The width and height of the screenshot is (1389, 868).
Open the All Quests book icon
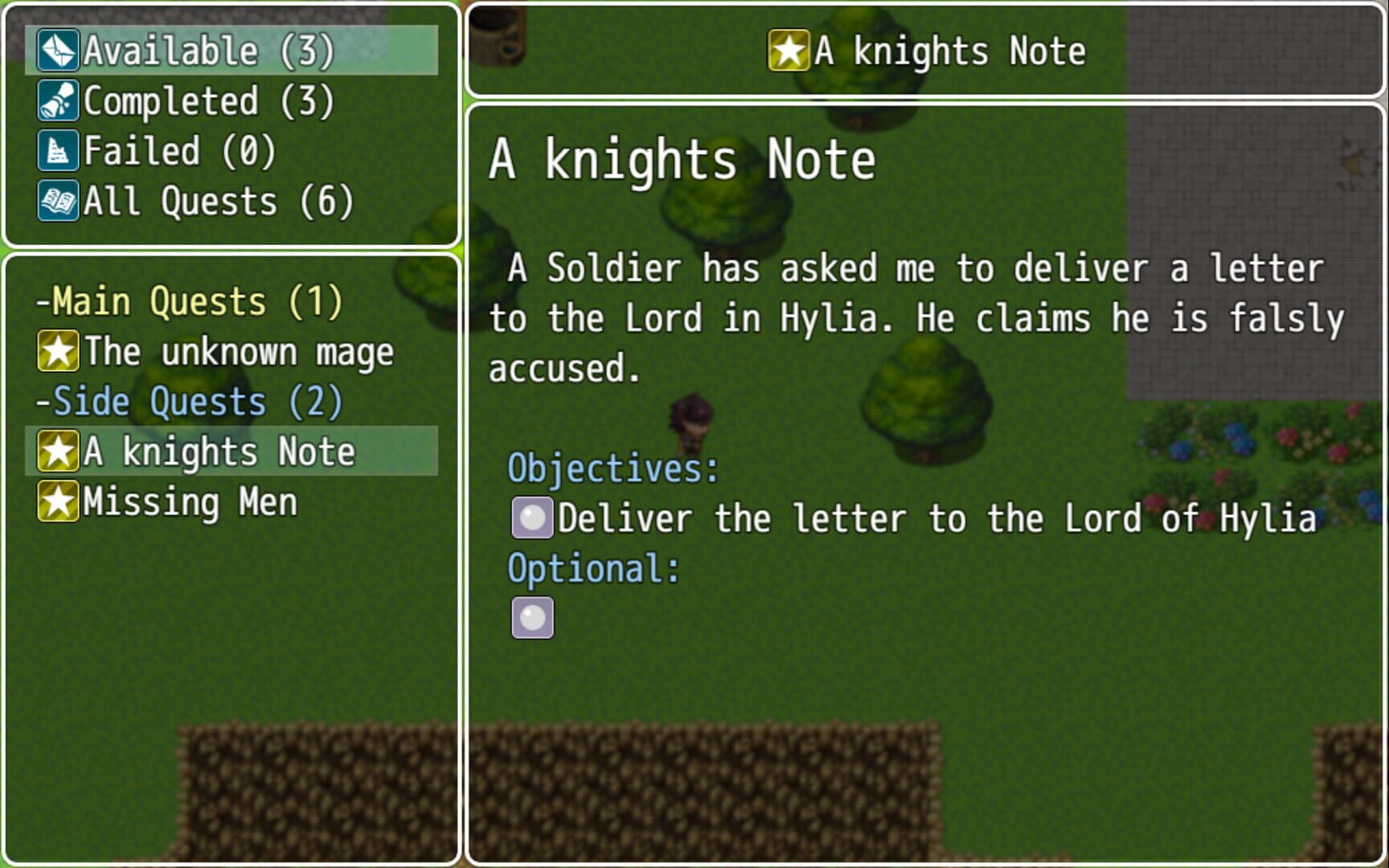point(57,200)
